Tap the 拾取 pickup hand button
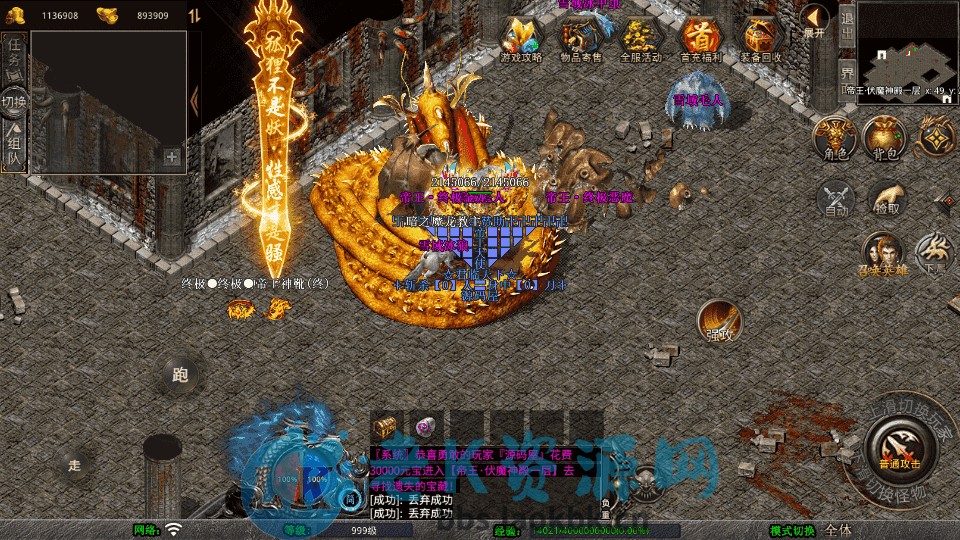The height and width of the screenshot is (540, 960). point(887,199)
